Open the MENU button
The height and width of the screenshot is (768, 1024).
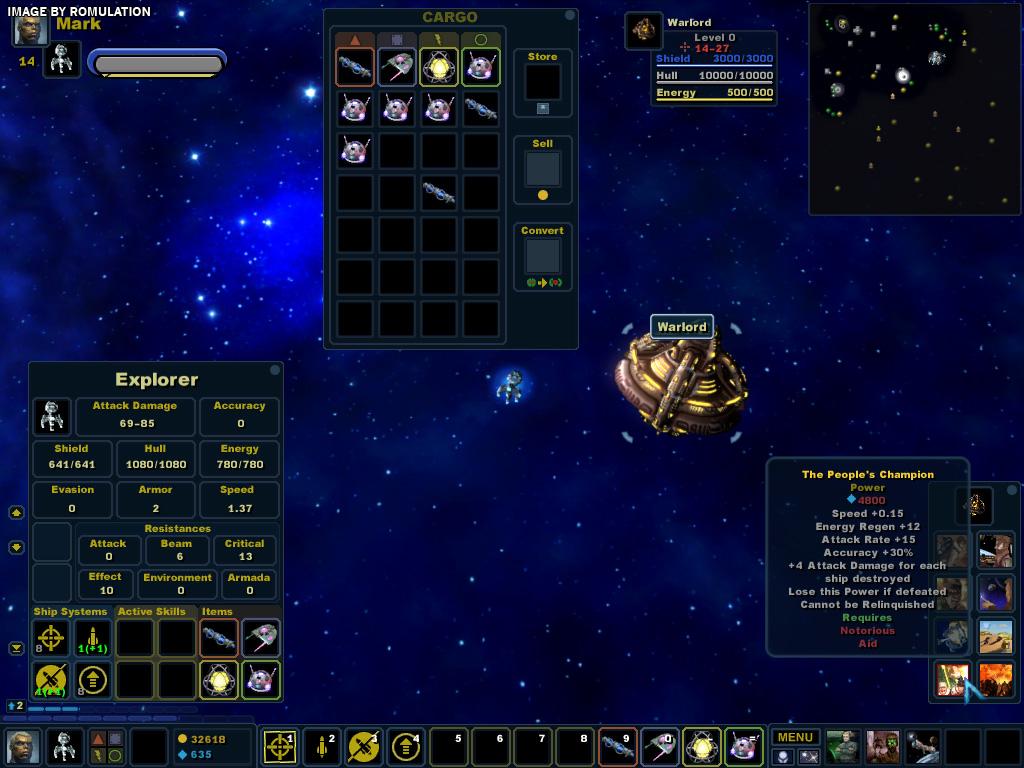[x=795, y=738]
